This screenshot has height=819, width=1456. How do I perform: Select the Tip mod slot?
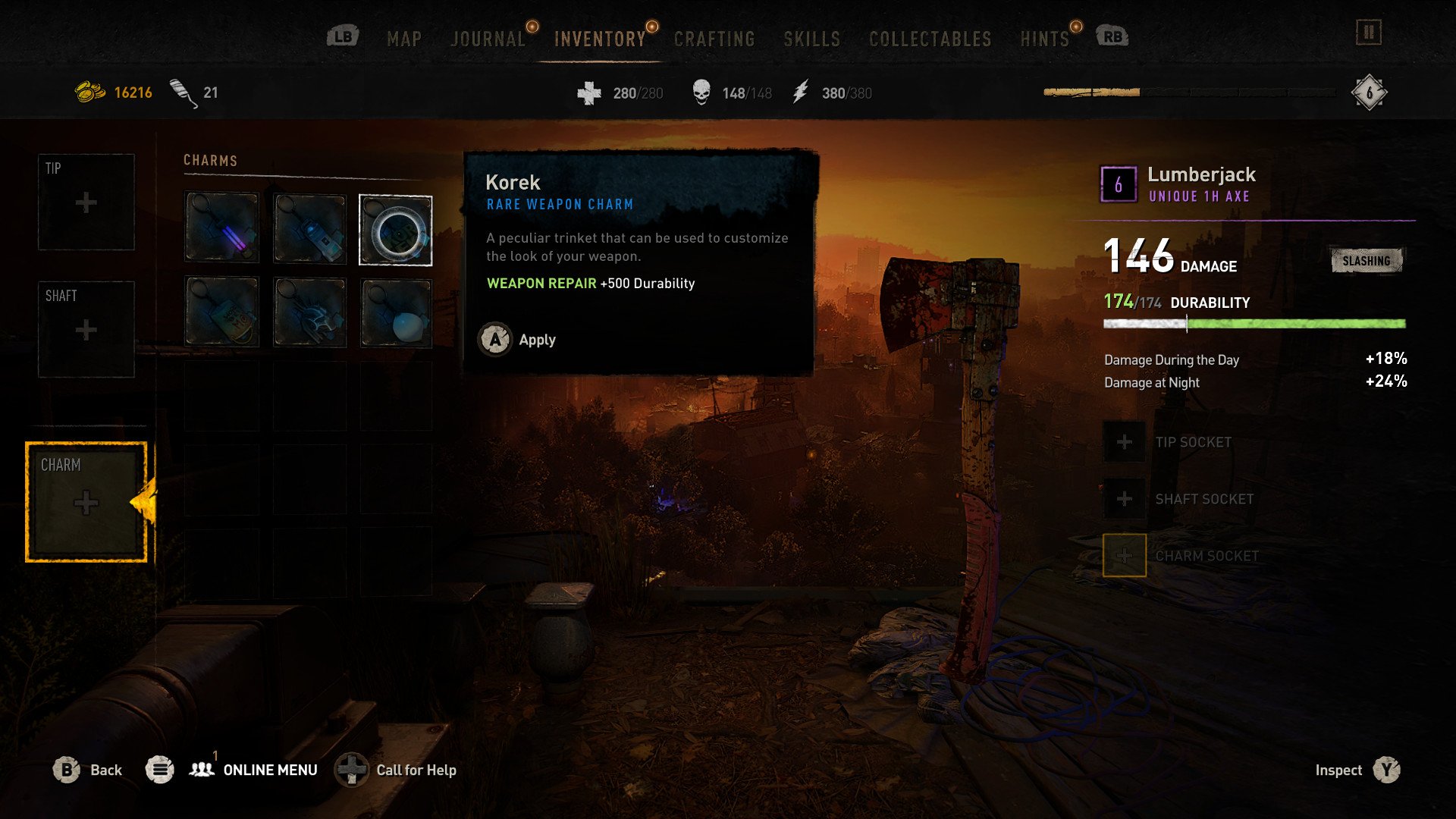point(86,202)
